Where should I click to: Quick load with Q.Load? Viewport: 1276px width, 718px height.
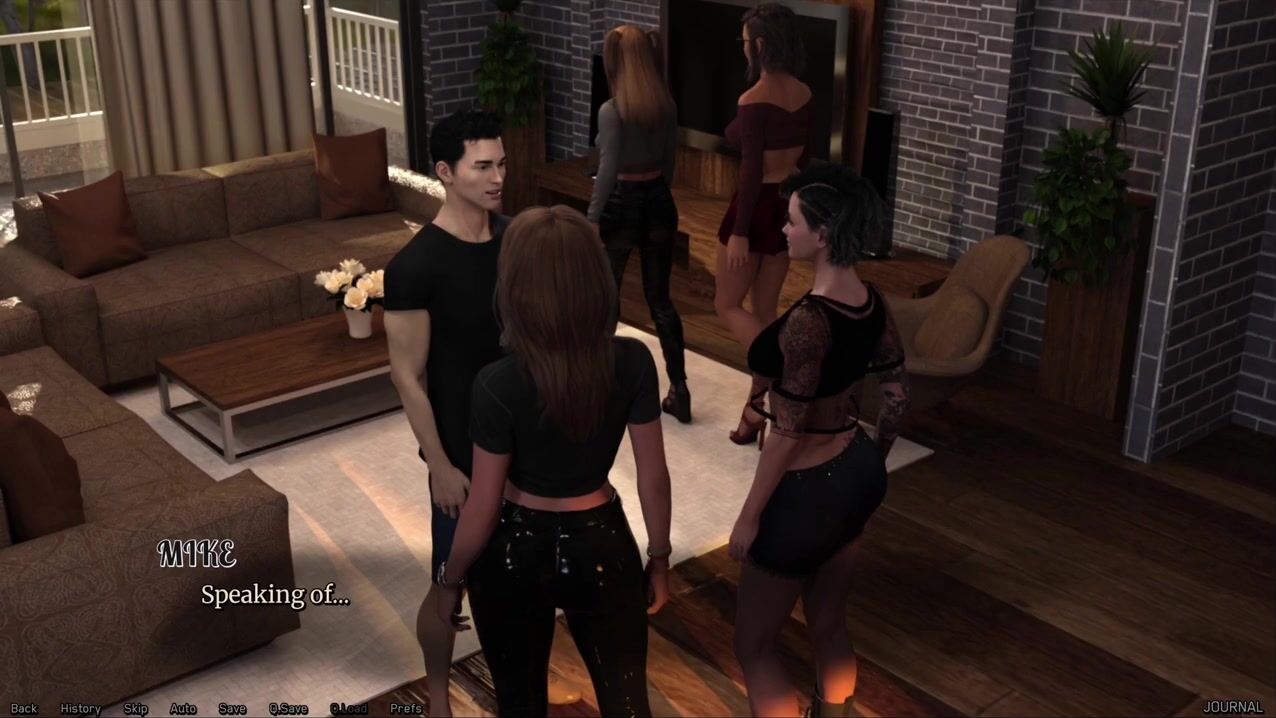(x=349, y=708)
